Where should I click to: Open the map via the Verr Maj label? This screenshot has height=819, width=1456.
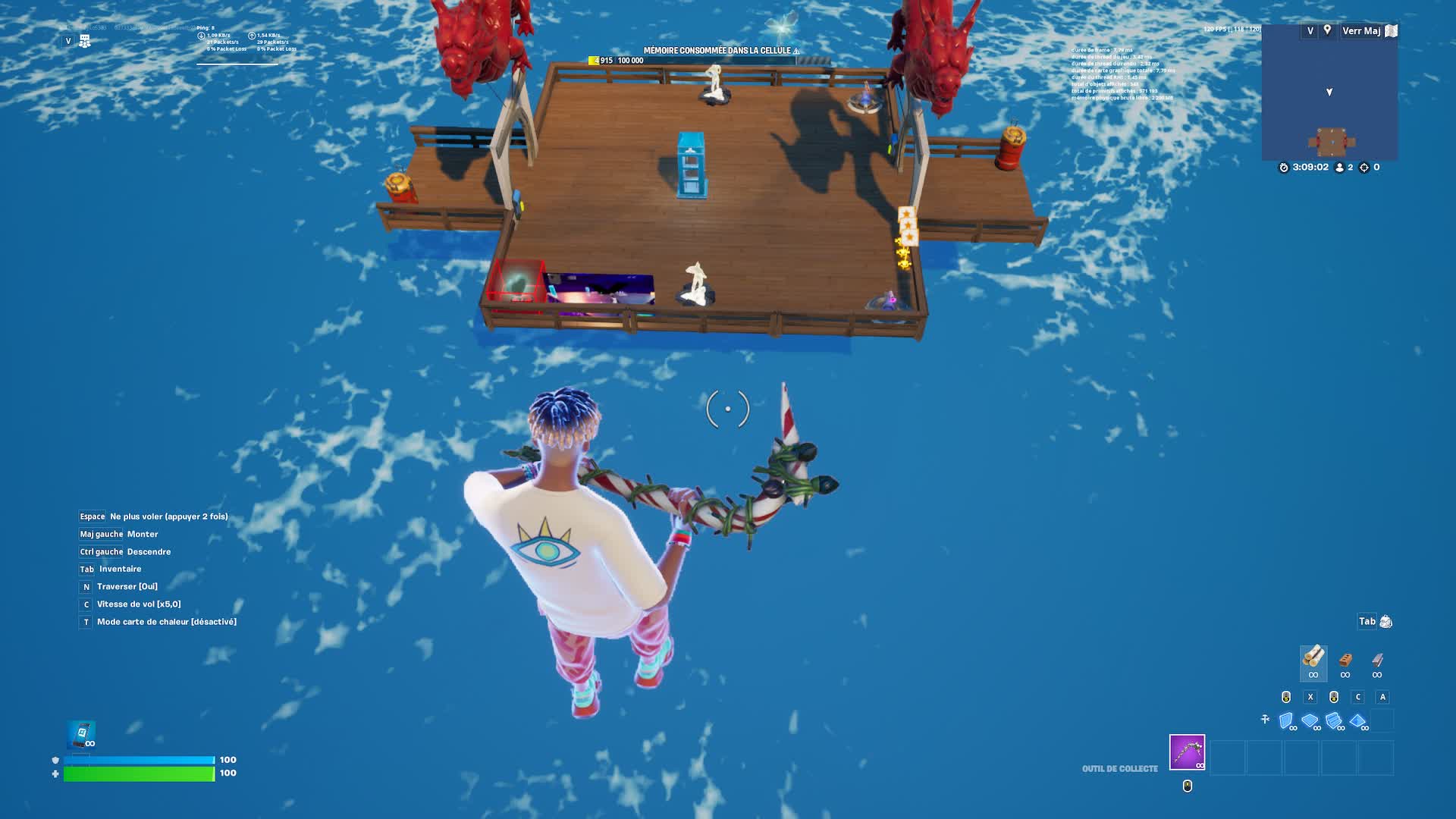click(x=1362, y=30)
